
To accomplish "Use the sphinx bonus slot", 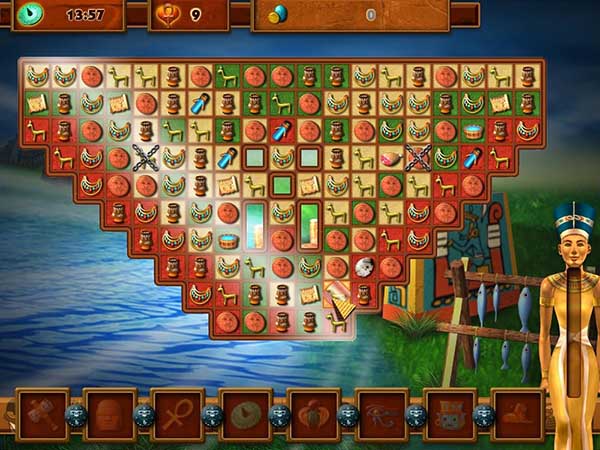I will (517, 415).
